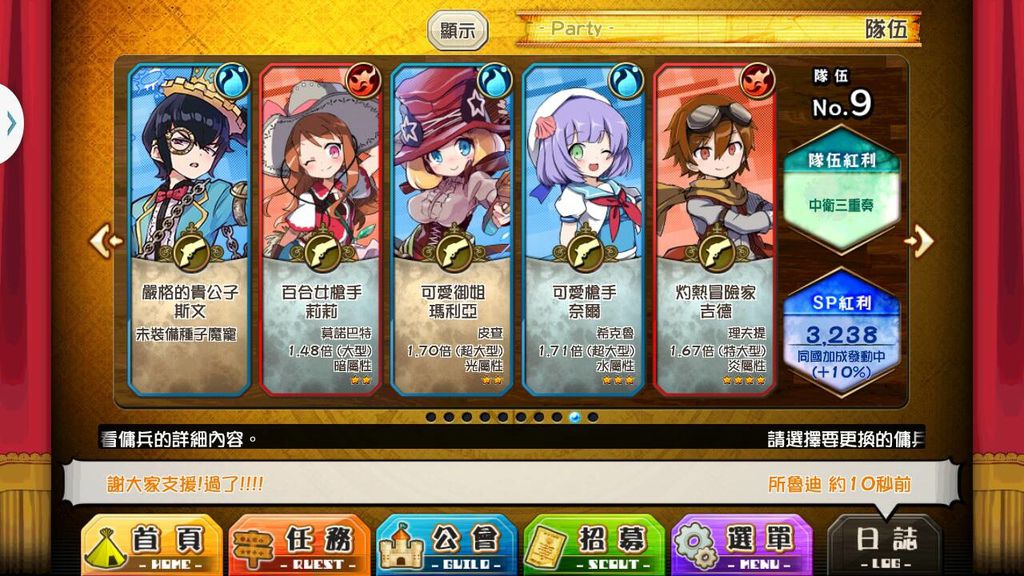The height and width of the screenshot is (576, 1024).
Task: Choose the 莉莉 gunner card
Action: click(x=320, y=228)
